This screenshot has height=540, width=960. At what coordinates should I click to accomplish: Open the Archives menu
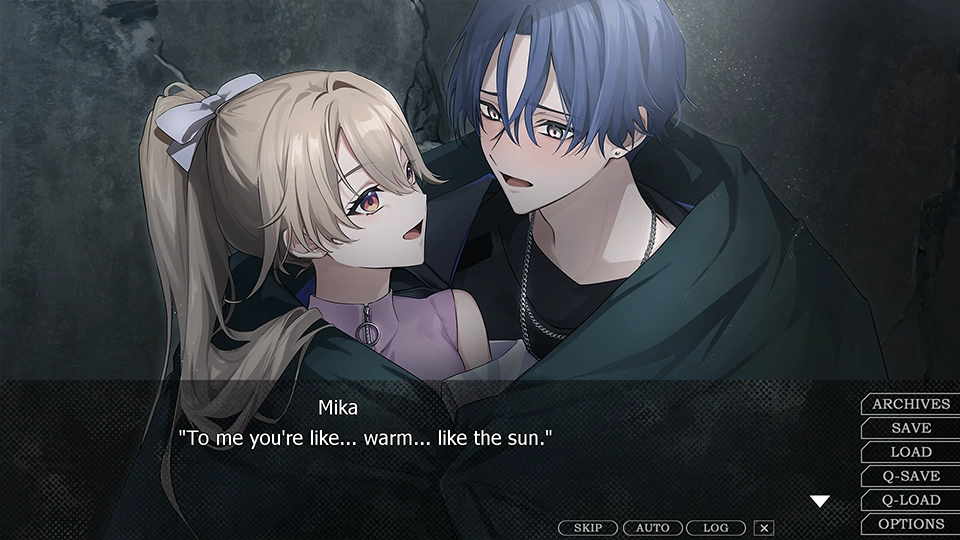pyautogui.click(x=910, y=404)
